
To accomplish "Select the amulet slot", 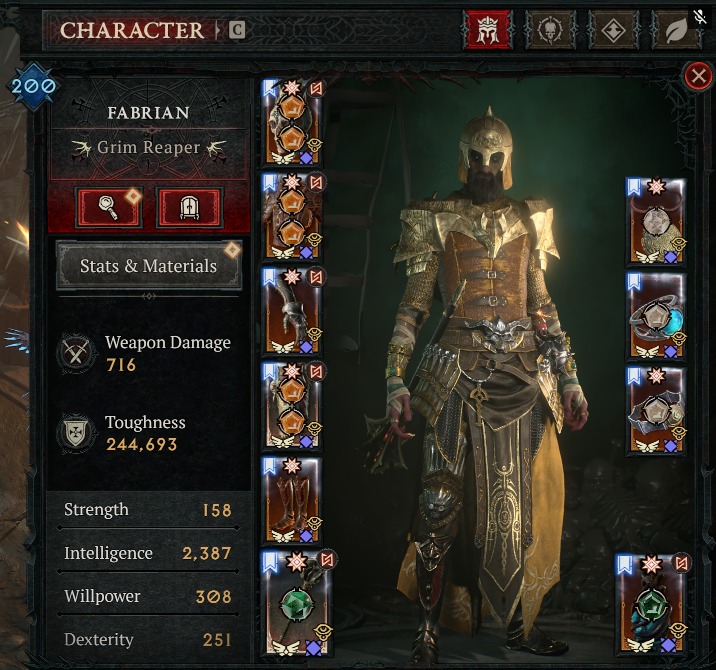I will click(656, 222).
